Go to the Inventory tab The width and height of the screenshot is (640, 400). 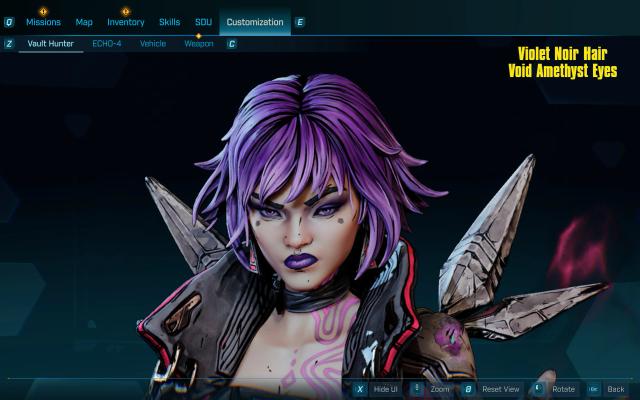(x=126, y=22)
